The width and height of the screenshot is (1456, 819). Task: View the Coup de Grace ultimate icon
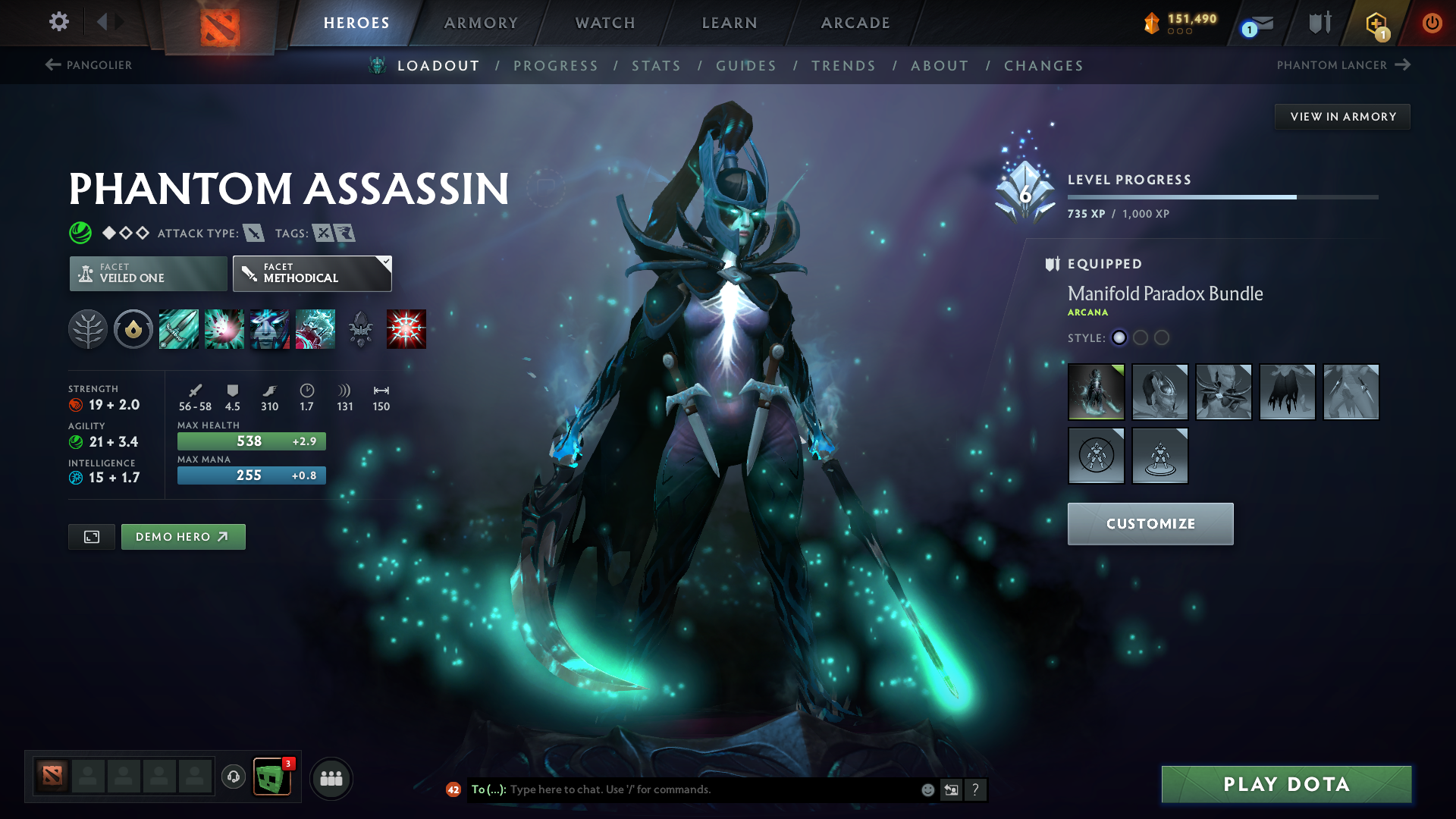point(406,328)
